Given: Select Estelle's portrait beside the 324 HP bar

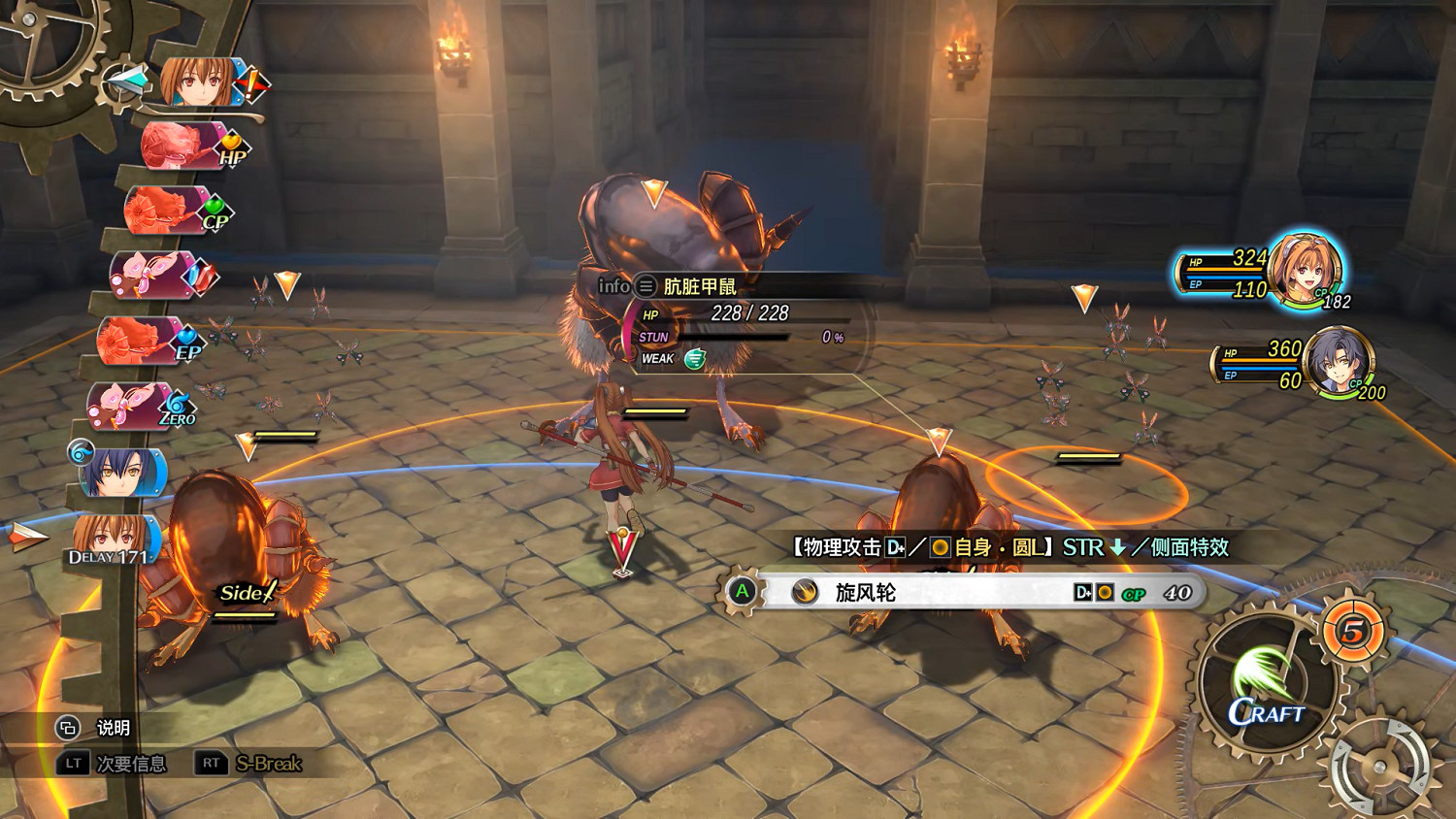Looking at the screenshot, I should point(1306,269).
